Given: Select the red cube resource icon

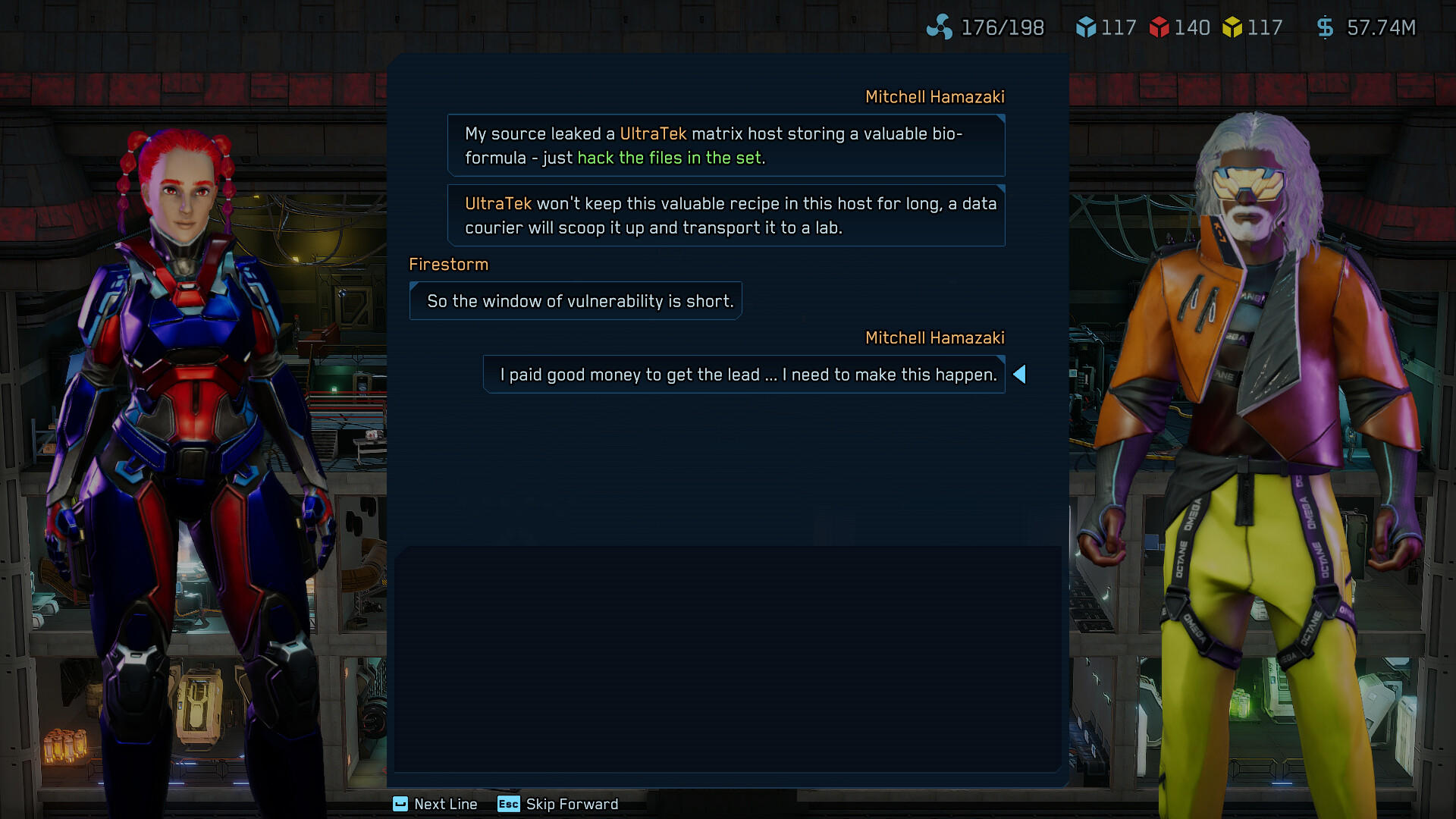Looking at the screenshot, I should point(1159,27).
